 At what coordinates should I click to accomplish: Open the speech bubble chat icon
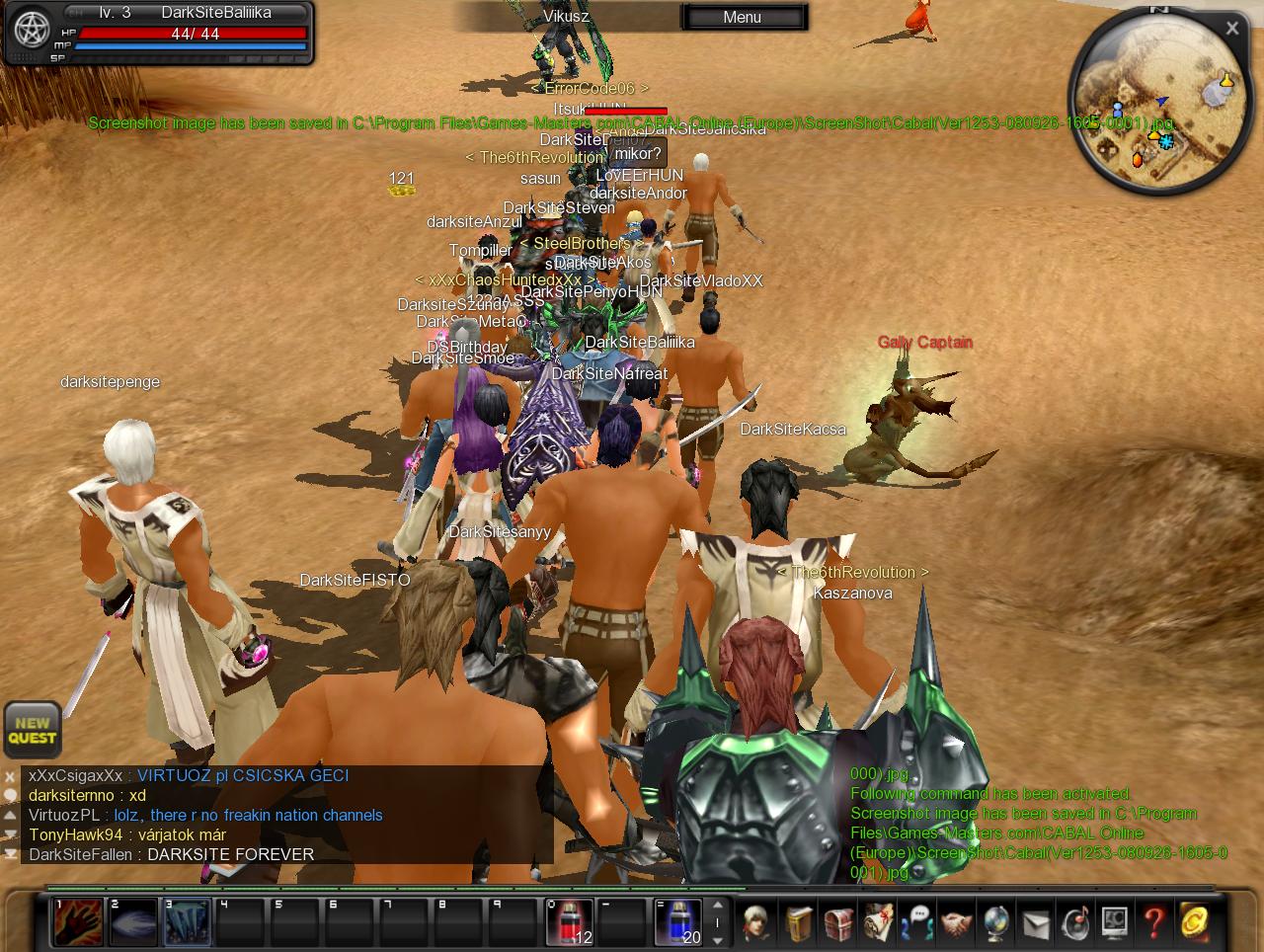tap(917, 922)
